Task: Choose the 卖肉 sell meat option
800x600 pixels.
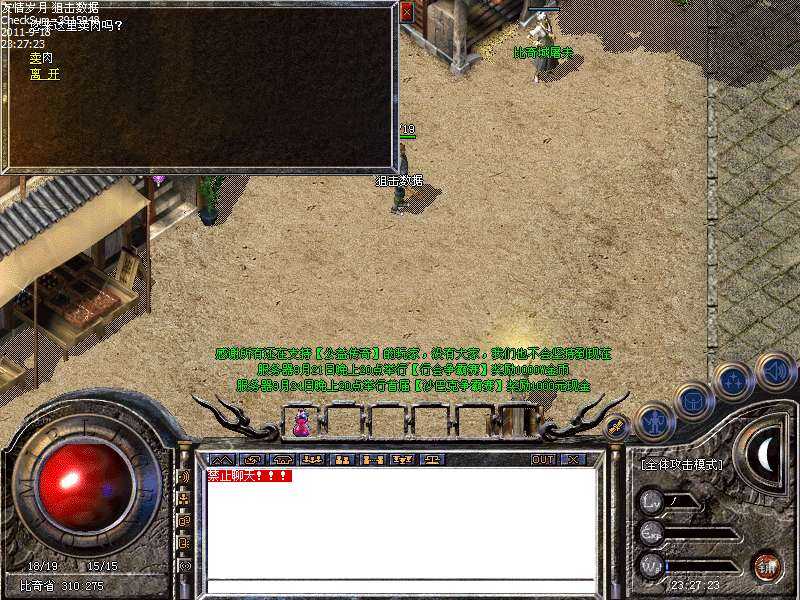Action: tap(41, 59)
